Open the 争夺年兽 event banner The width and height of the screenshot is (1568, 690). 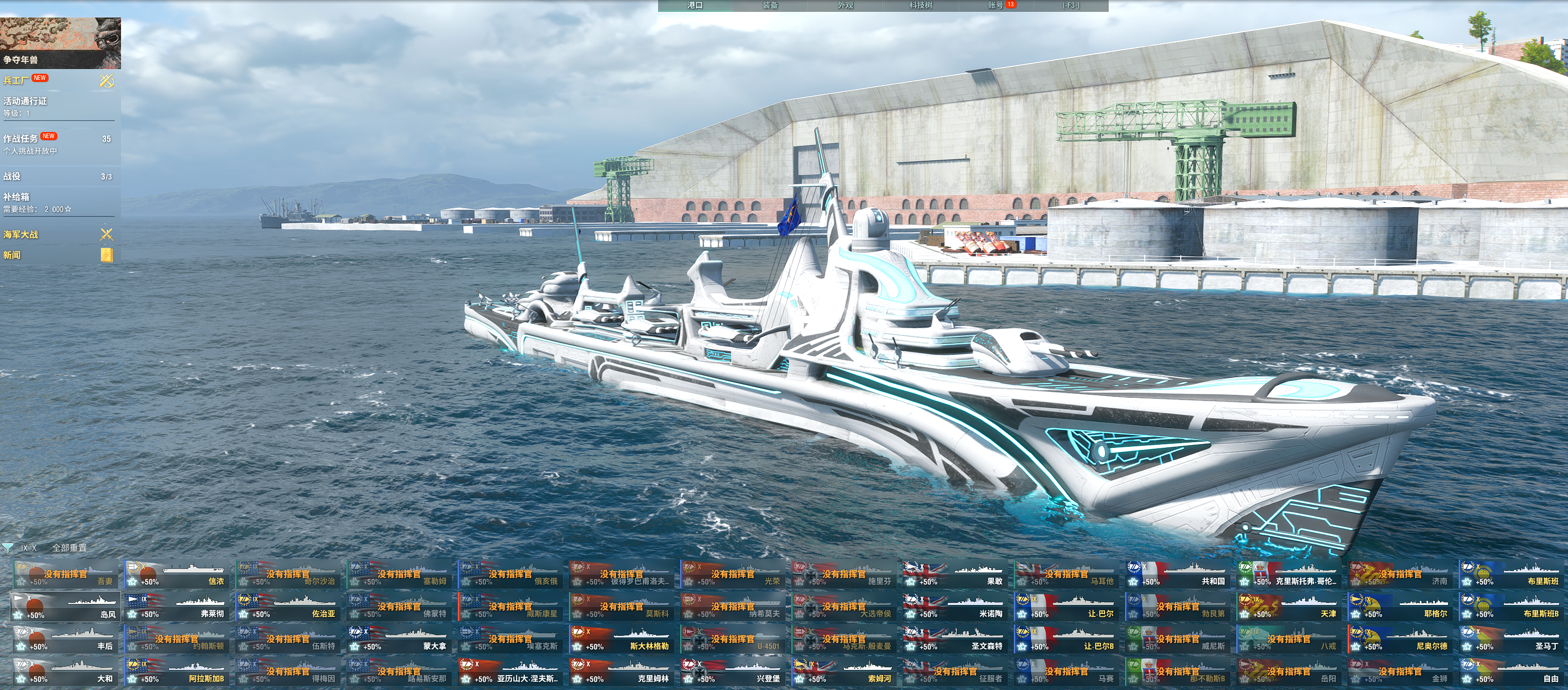pos(60,43)
